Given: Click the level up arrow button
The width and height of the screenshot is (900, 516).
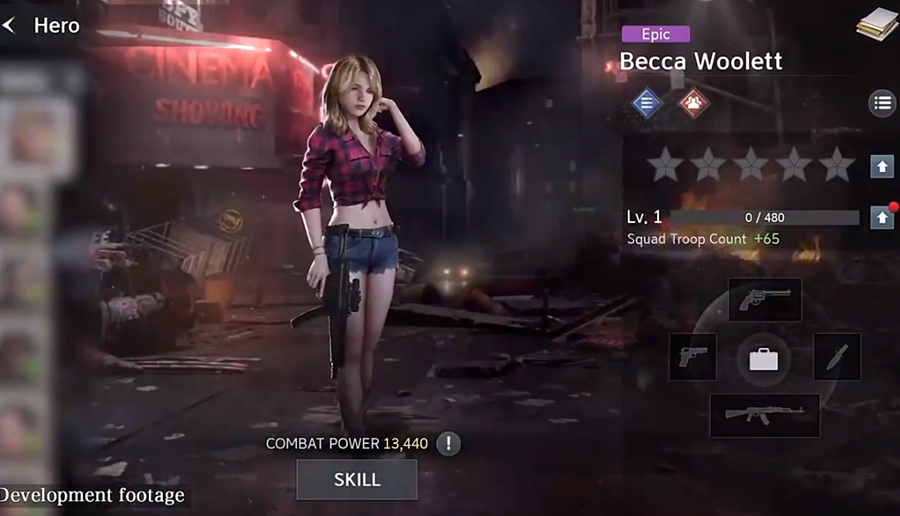Looking at the screenshot, I should [881, 217].
